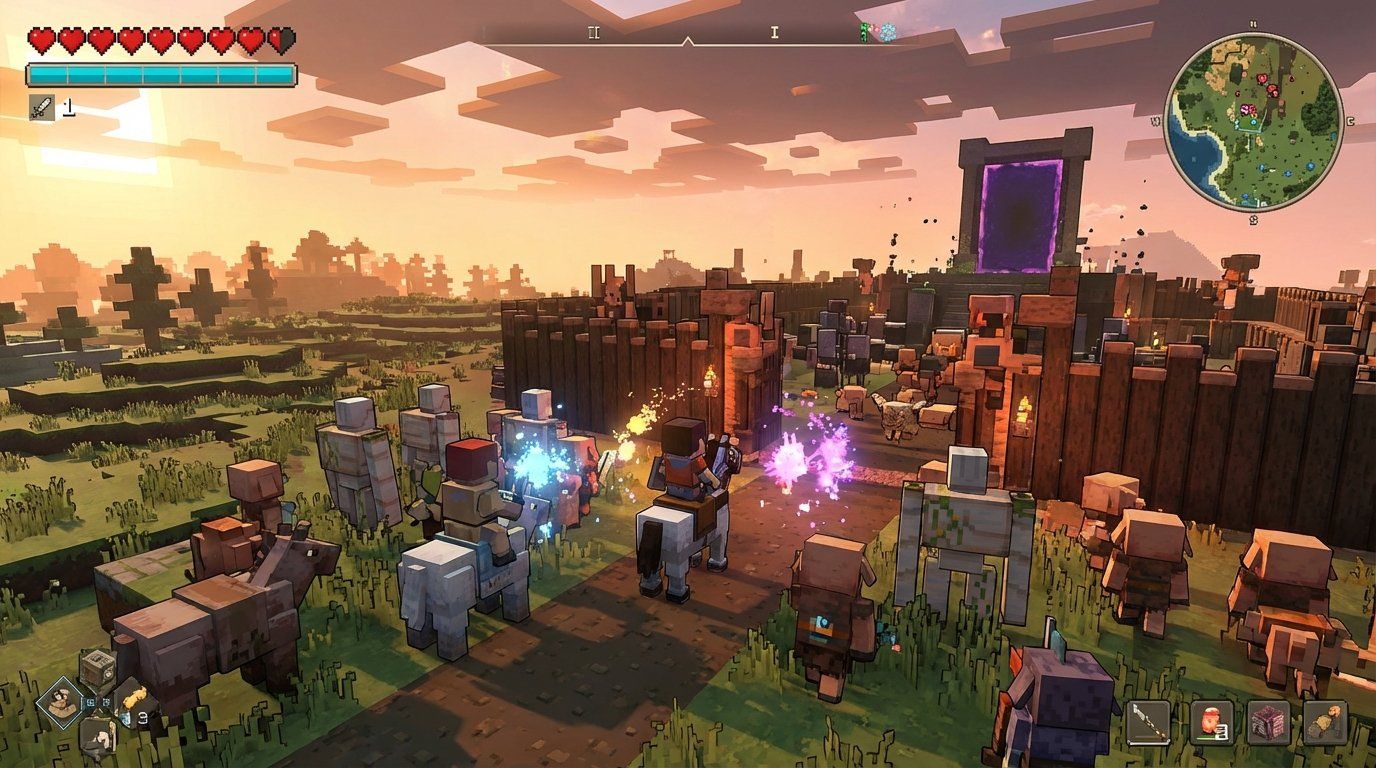The height and width of the screenshot is (768, 1376).
Task: Click the resource count number near the chest icon
Action: (x=92, y=702)
